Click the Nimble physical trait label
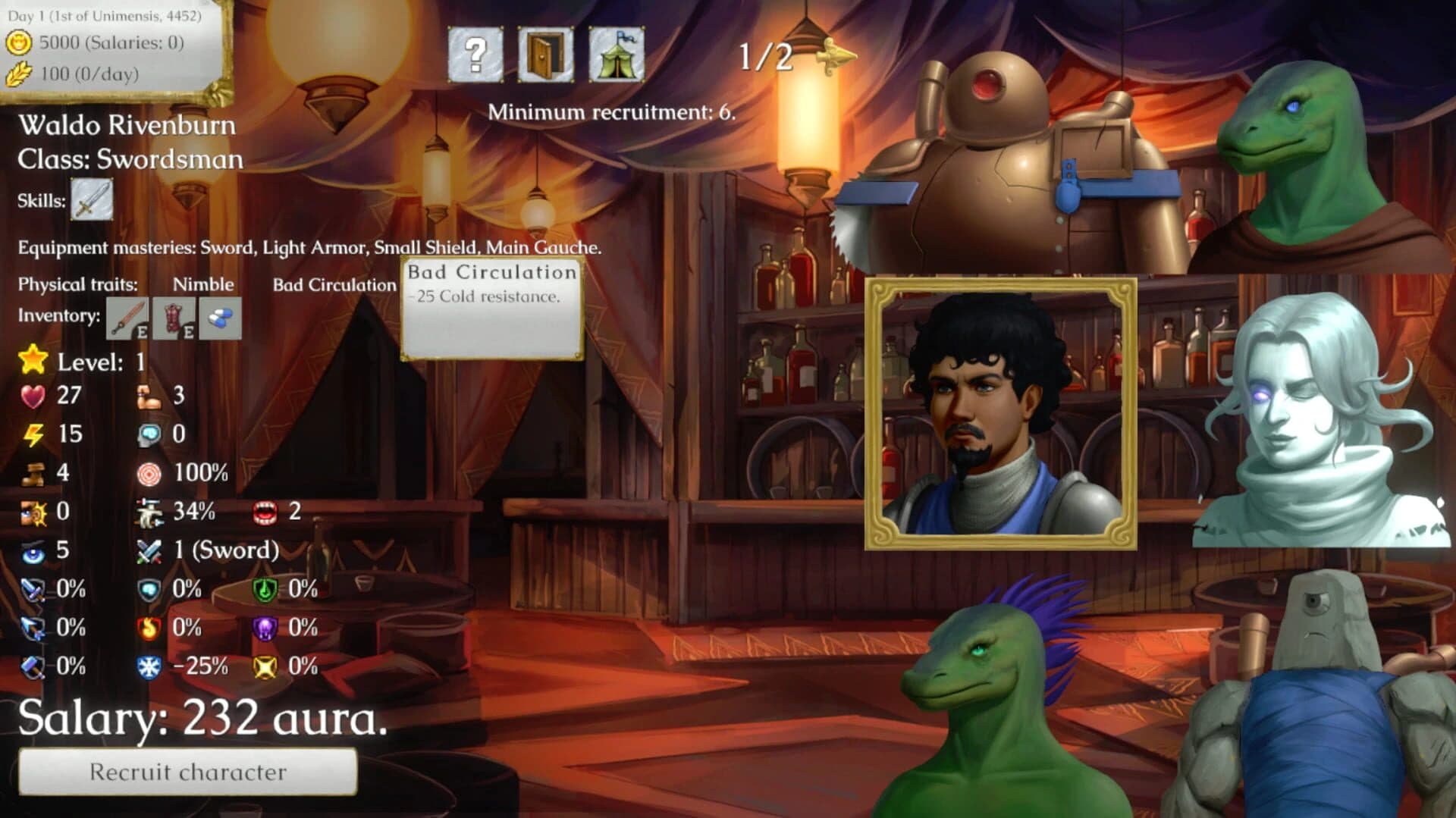Screen dimensions: 1456x818 point(202,285)
